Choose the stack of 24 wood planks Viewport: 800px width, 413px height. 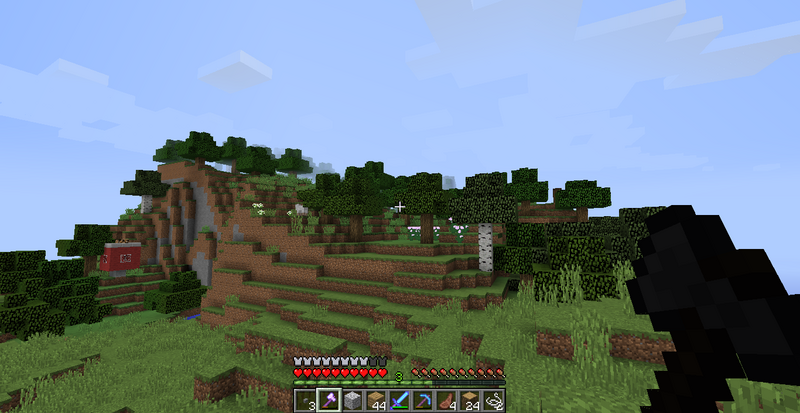click(469, 401)
